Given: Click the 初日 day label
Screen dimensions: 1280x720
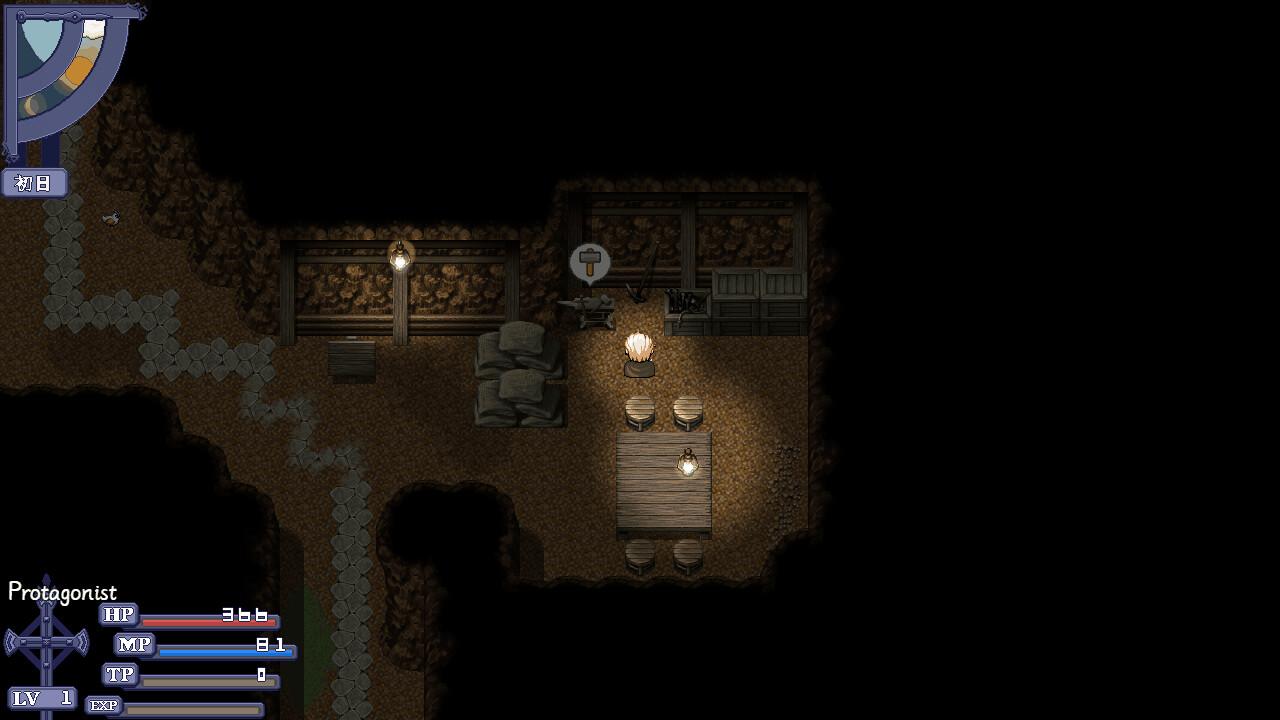Looking at the screenshot, I should (x=33, y=183).
